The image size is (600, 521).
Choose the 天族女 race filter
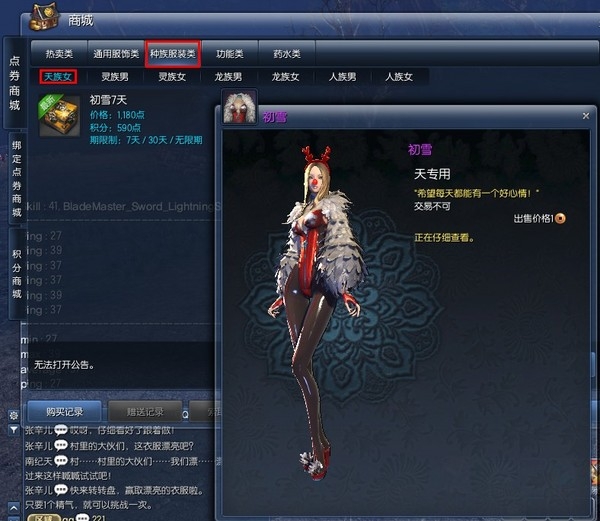[x=58, y=76]
